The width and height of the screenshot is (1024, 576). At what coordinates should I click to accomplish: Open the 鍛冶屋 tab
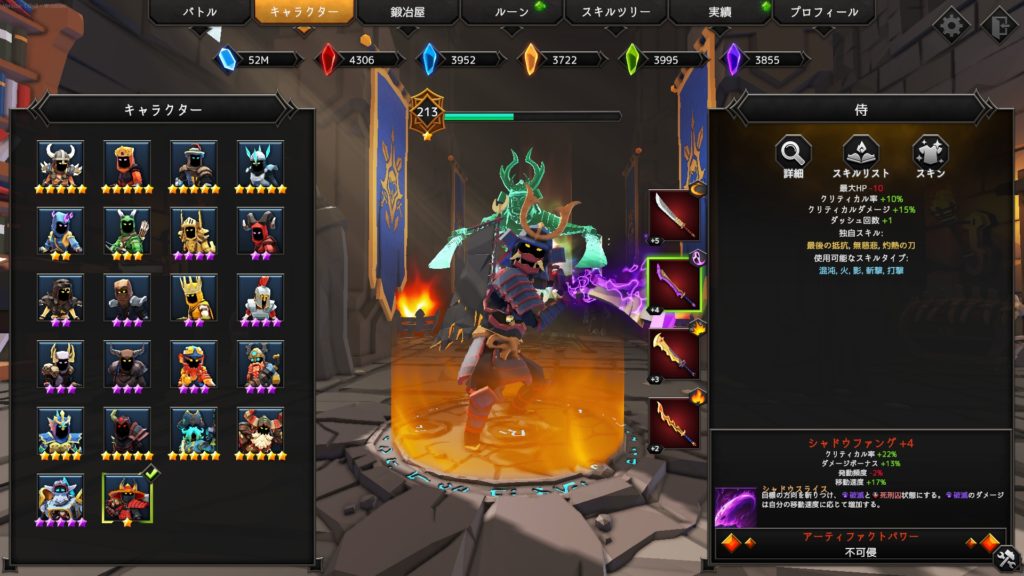(x=407, y=13)
